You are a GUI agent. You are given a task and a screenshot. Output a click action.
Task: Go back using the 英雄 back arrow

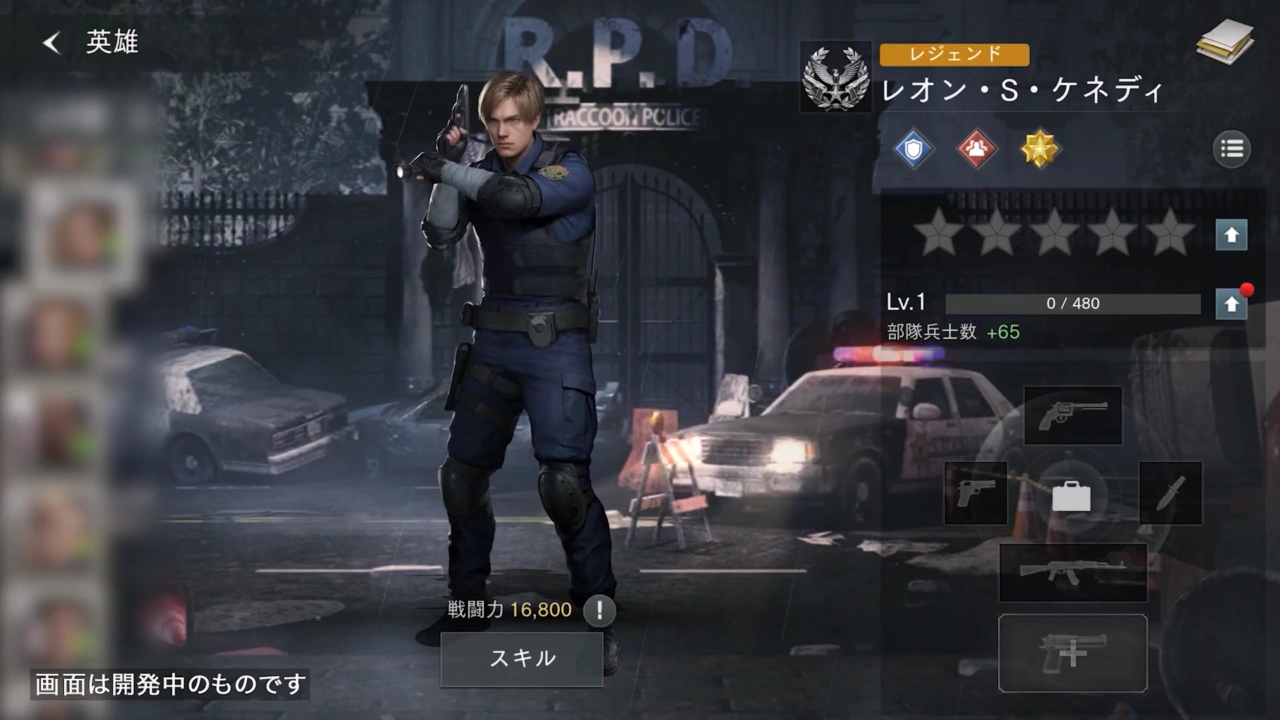[x=50, y=42]
